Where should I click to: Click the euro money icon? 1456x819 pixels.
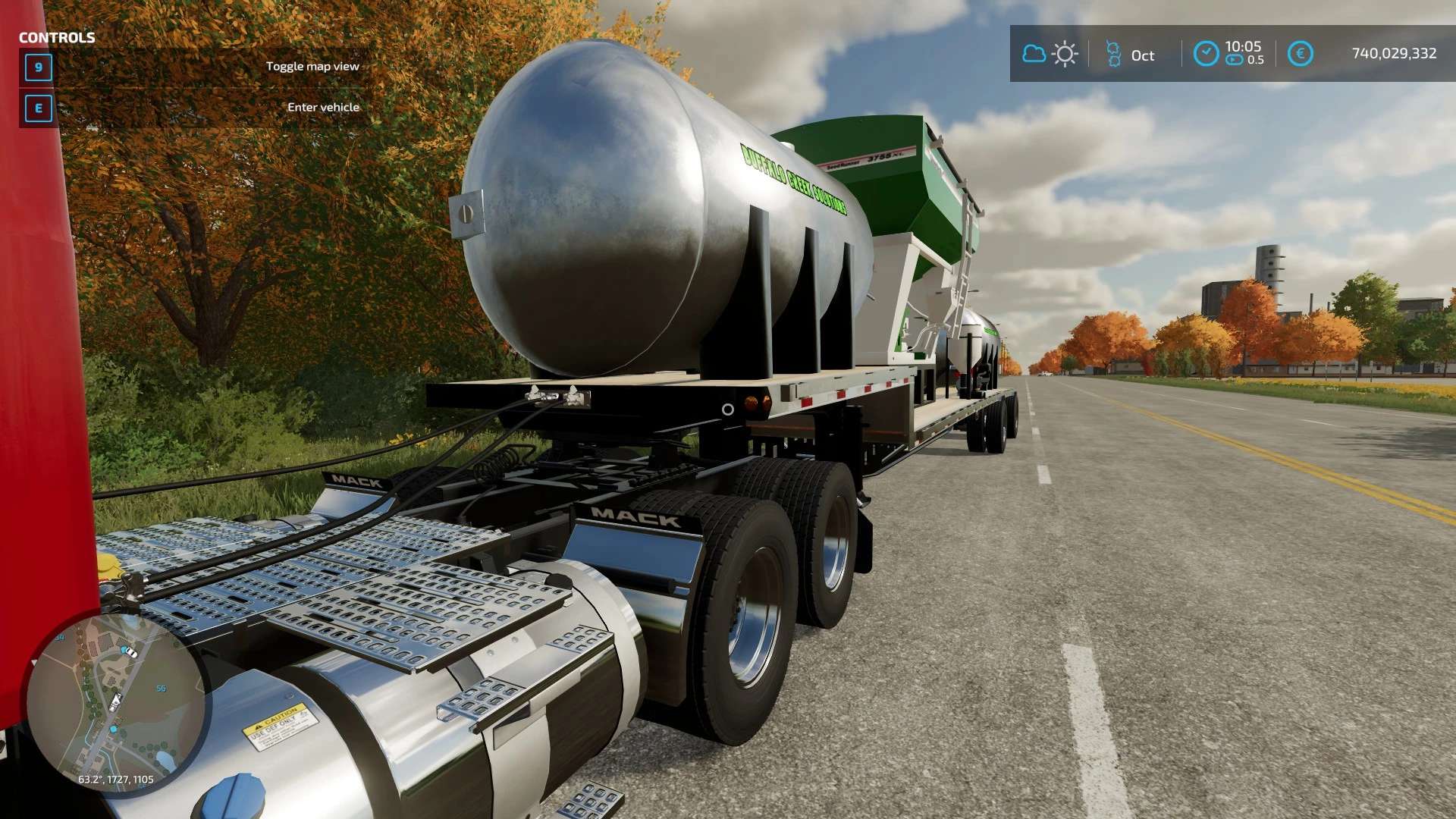tap(1300, 54)
